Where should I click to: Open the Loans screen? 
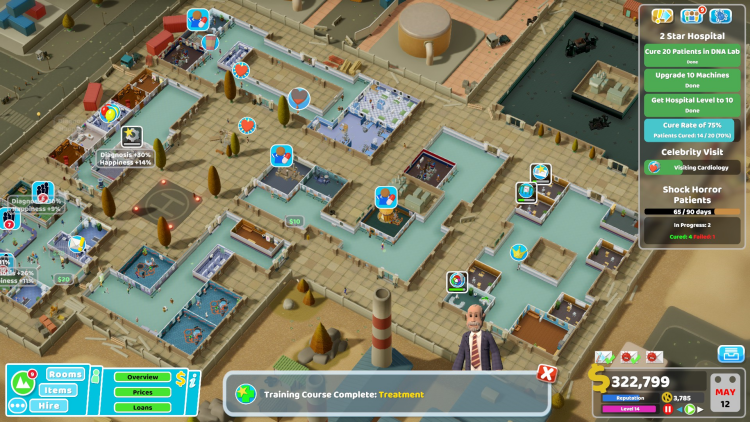point(142,407)
